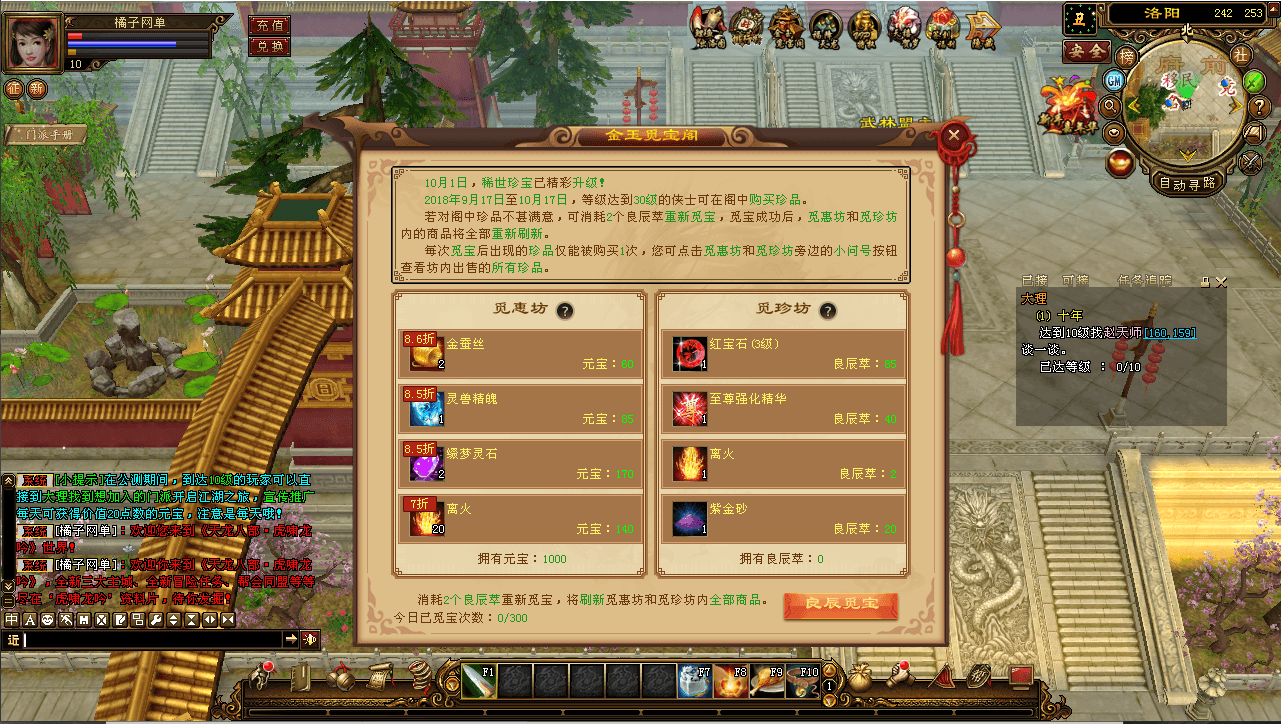Click the GM icon beside the minimap
Image resolution: width=1281 pixels, height=724 pixels.
pos(1113,81)
